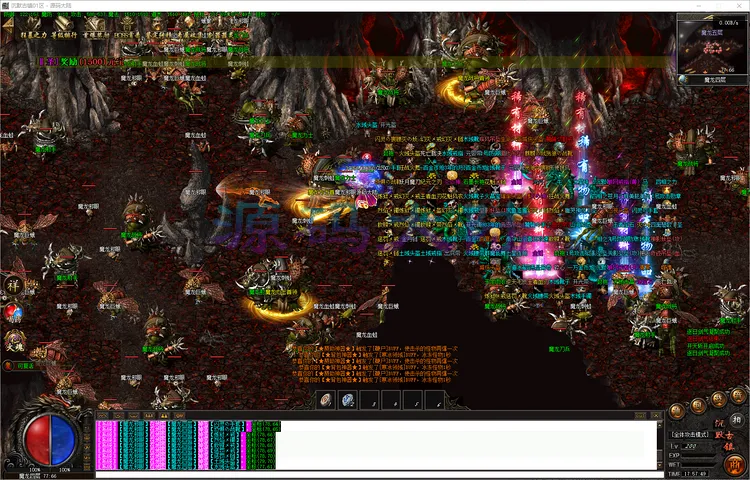Viewport: 750px width, 480px height.
Task: Open the minimap in the corner
Action: 712,44
